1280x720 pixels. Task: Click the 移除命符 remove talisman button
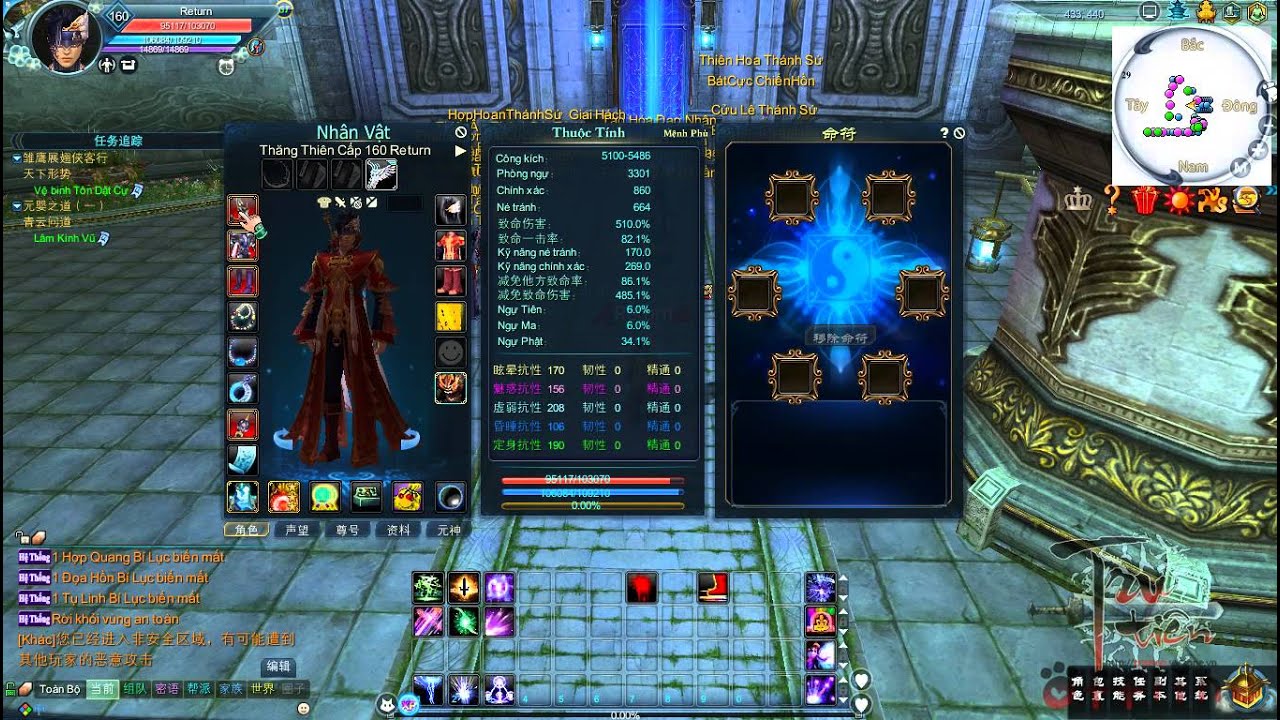(x=839, y=336)
